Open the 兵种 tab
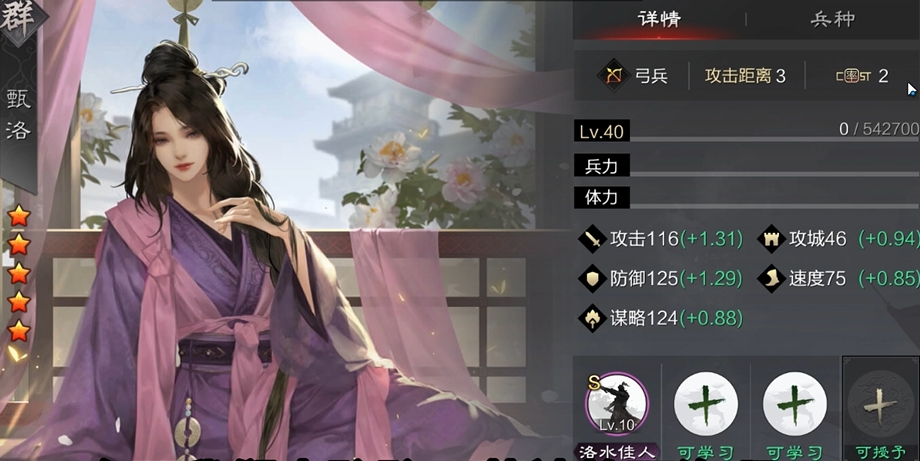Image resolution: width=920 pixels, height=461 pixels. pyautogui.click(x=832, y=19)
